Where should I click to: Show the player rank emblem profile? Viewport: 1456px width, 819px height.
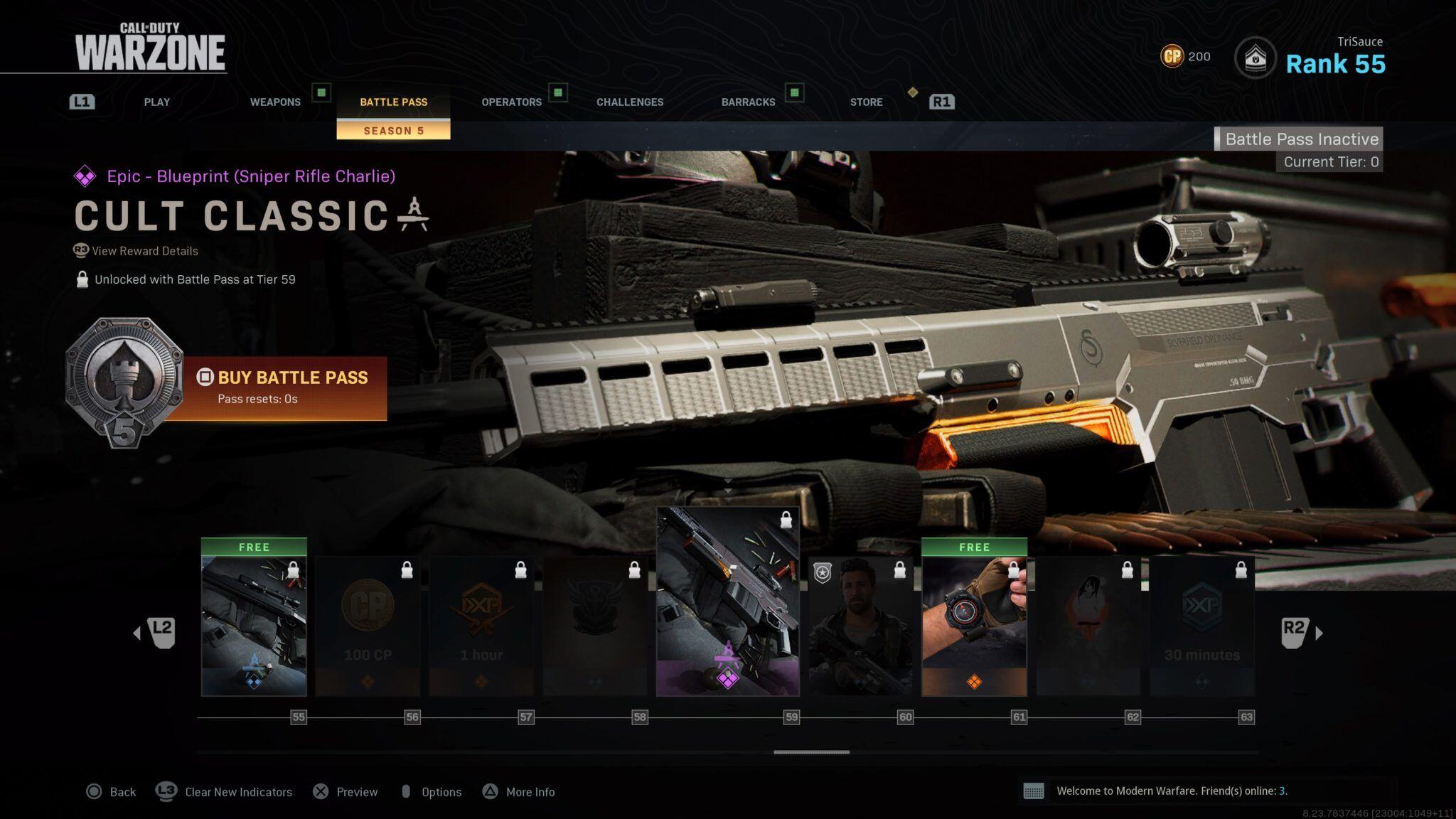[x=1255, y=58]
